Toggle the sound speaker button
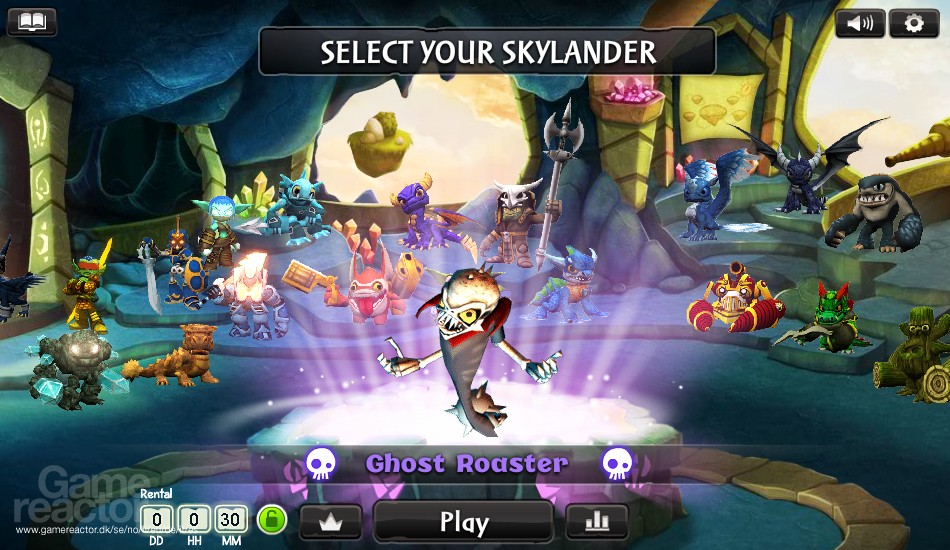The height and width of the screenshot is (550, 950). (859, 23)
